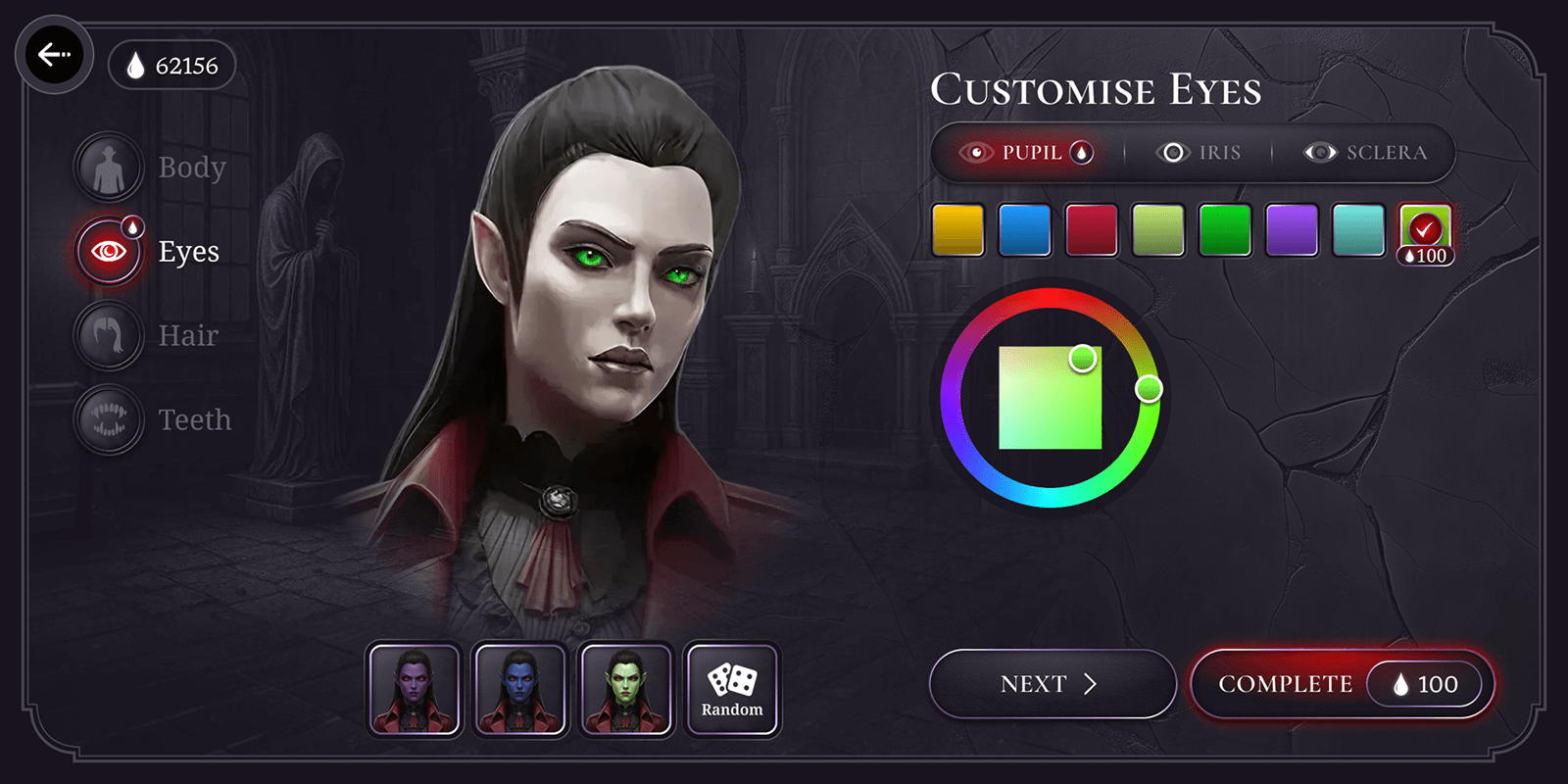This screenshot has width=1568, height=784.
Task: Click the blood drop currency counter
Action: pos(172,65)
